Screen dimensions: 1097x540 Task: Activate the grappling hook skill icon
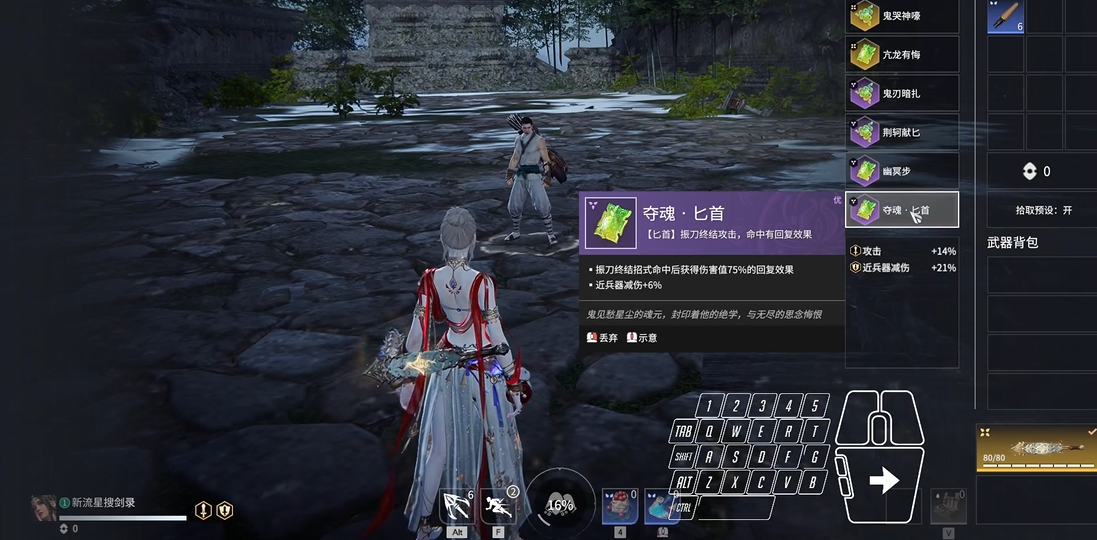pos(457,506)
